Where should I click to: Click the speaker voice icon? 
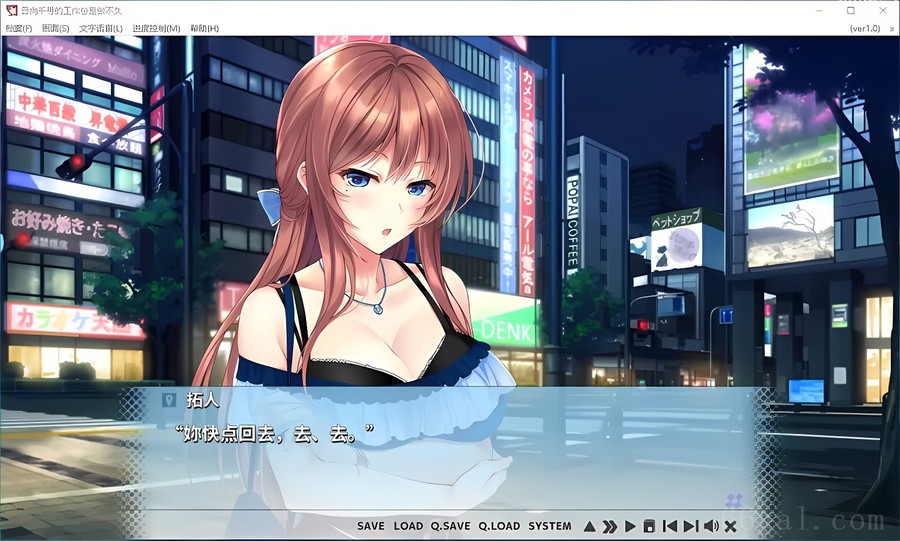click(711, 526)
